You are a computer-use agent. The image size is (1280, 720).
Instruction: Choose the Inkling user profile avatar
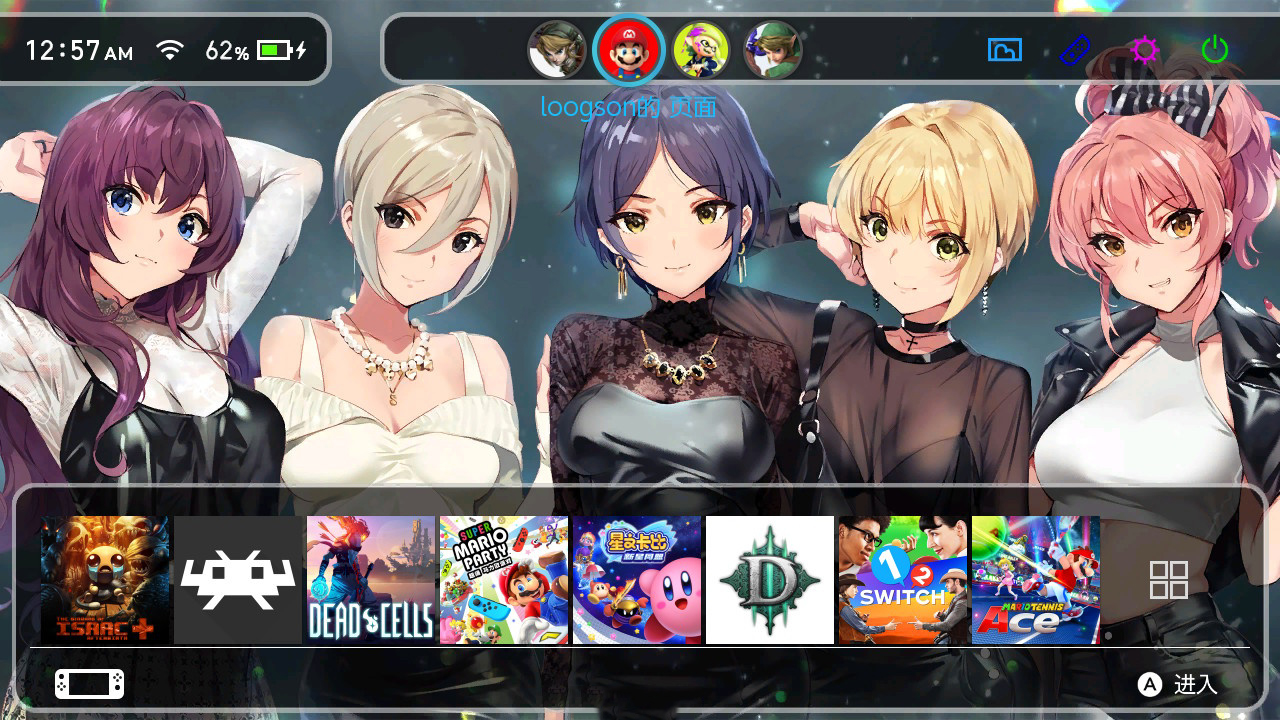(x=700, y=50)
